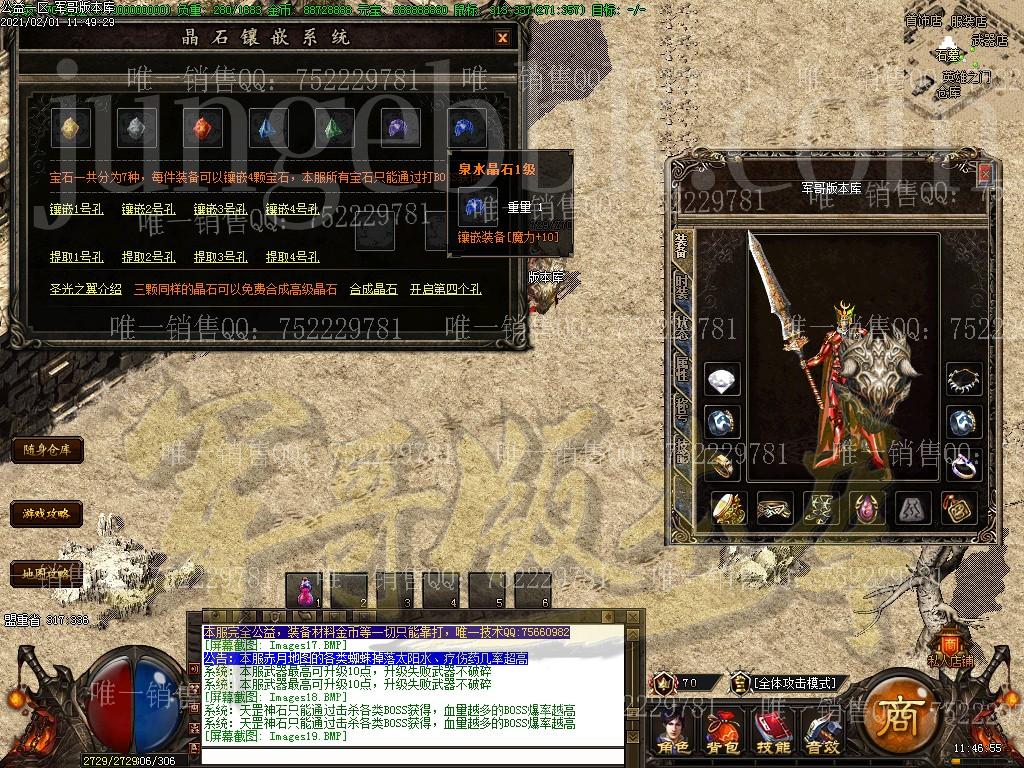Screen dimensions: 1024x768
Task: Open the 圣光之翼介绍 introduction link
Action: [x=86, y=289]
